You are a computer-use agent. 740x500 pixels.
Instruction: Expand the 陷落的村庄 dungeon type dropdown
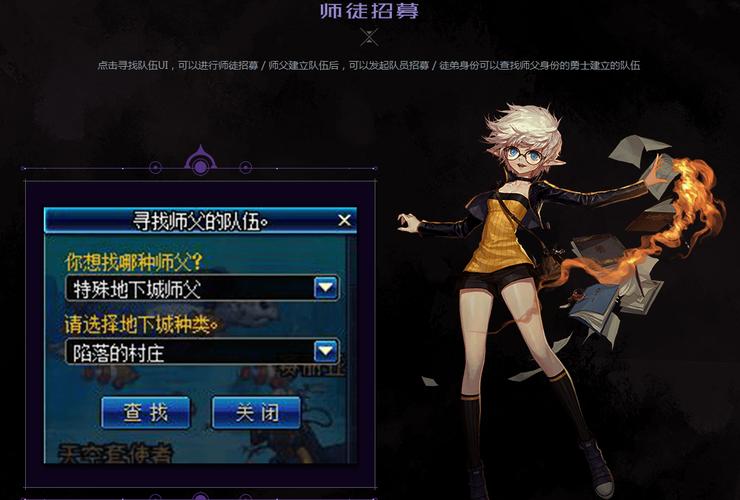click(x=325, y=351)
